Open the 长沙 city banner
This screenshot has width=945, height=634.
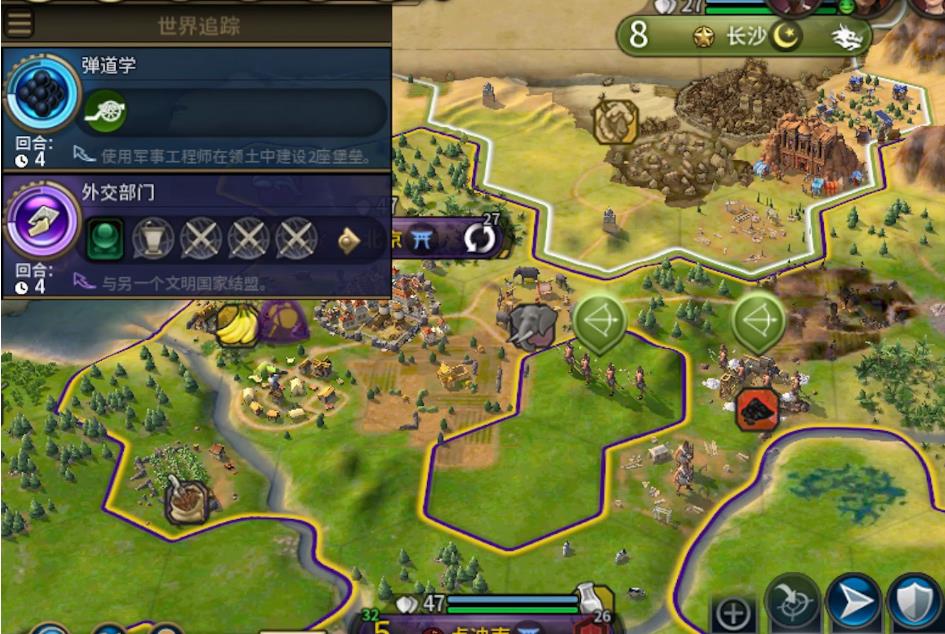click(x=744, y=37)
